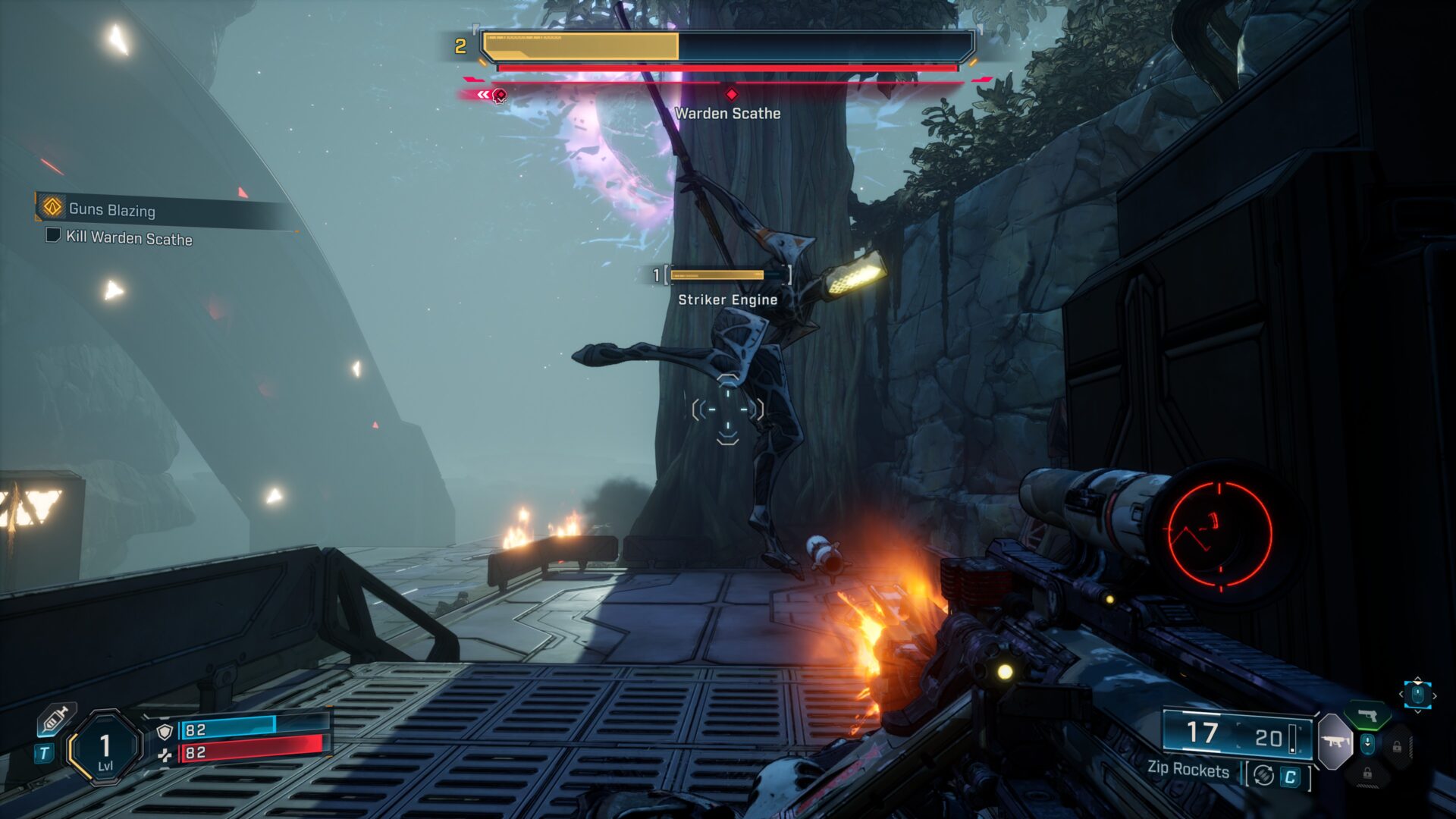This screenshot has width=1456, height=819.
Task: Open the level 1 character badge
Action: [105, 748]
